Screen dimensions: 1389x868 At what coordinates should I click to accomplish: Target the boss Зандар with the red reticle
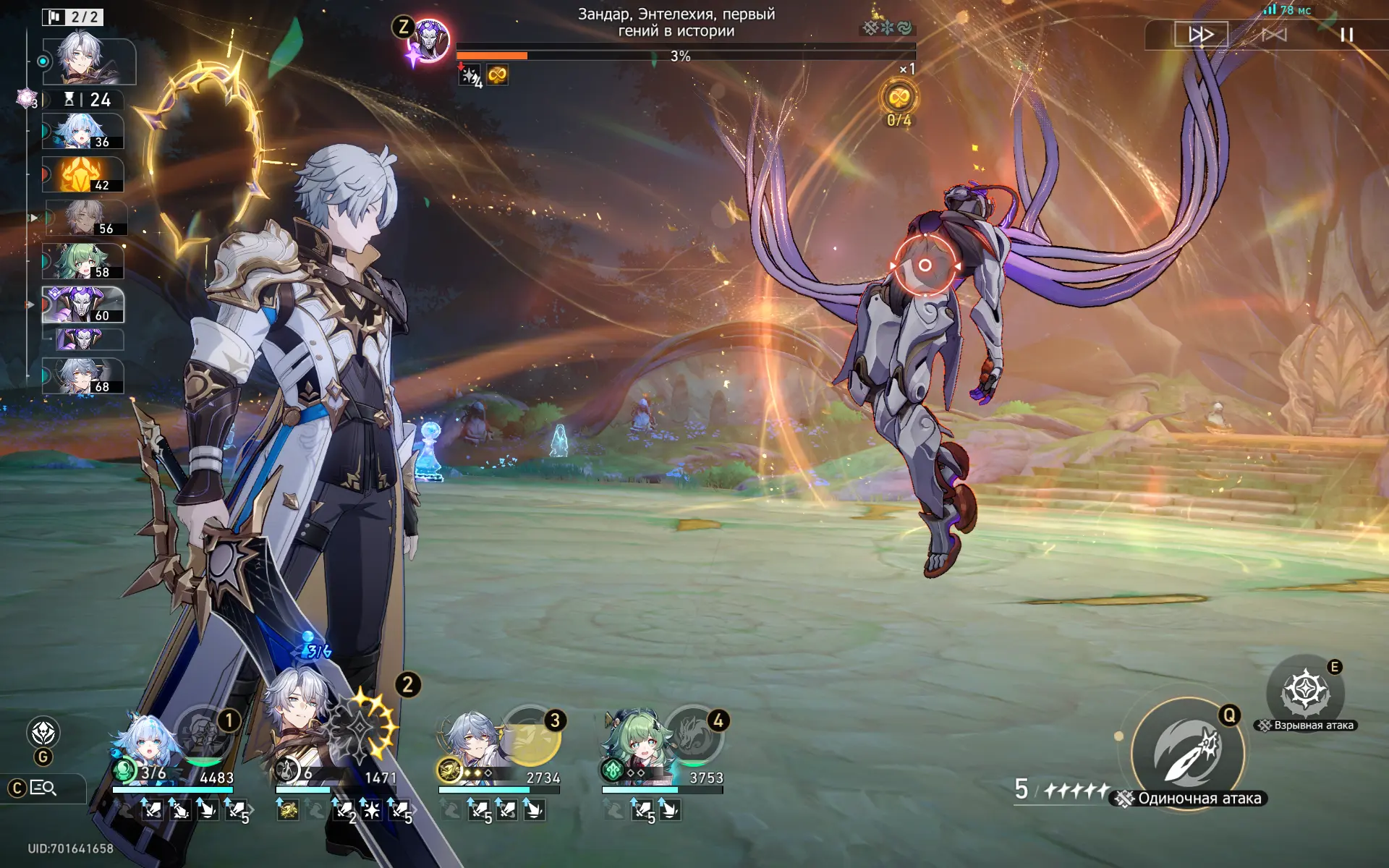[x=925, y=265]
